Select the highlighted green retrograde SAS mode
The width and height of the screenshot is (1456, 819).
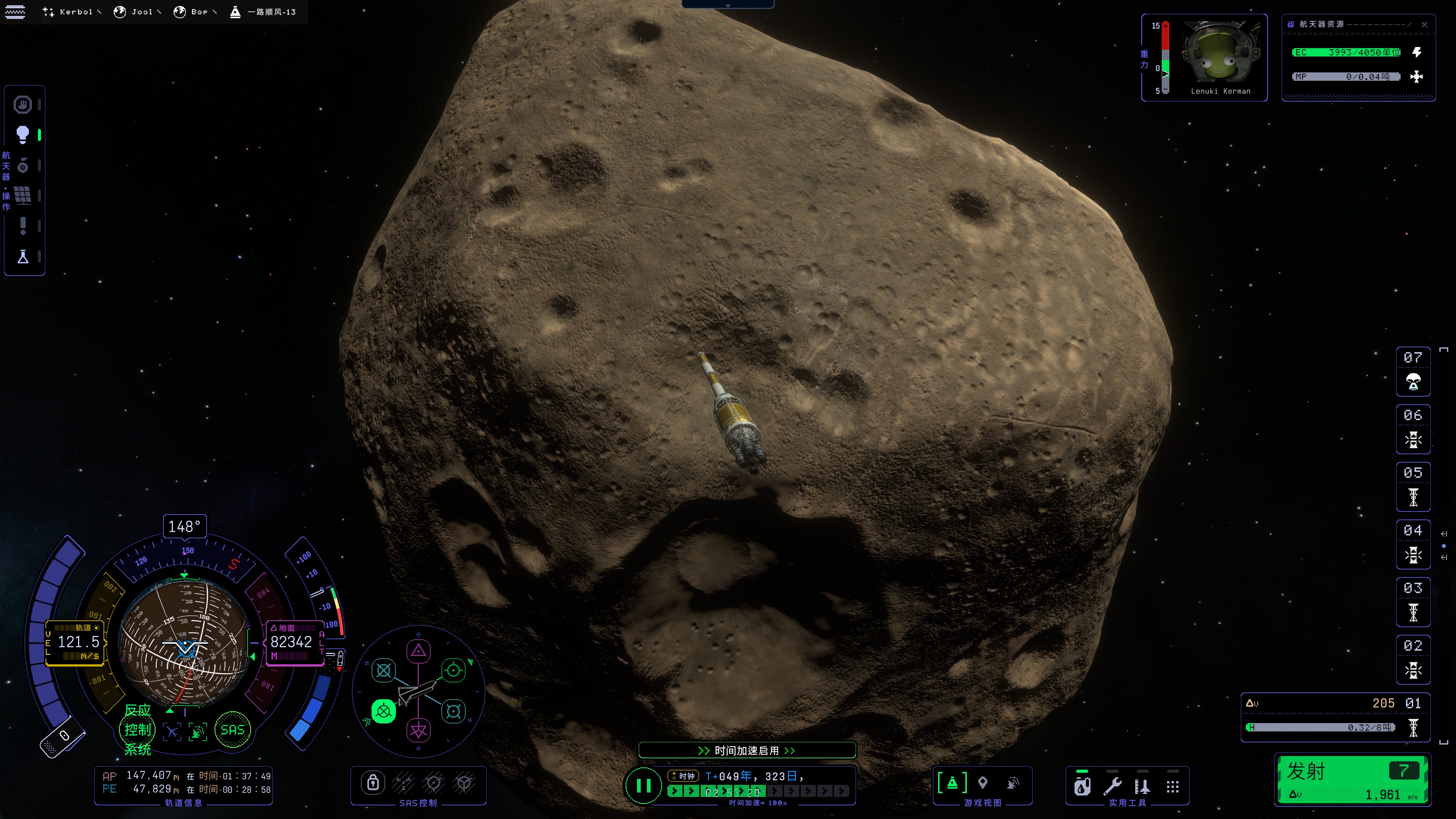click(x=383, y=711)
